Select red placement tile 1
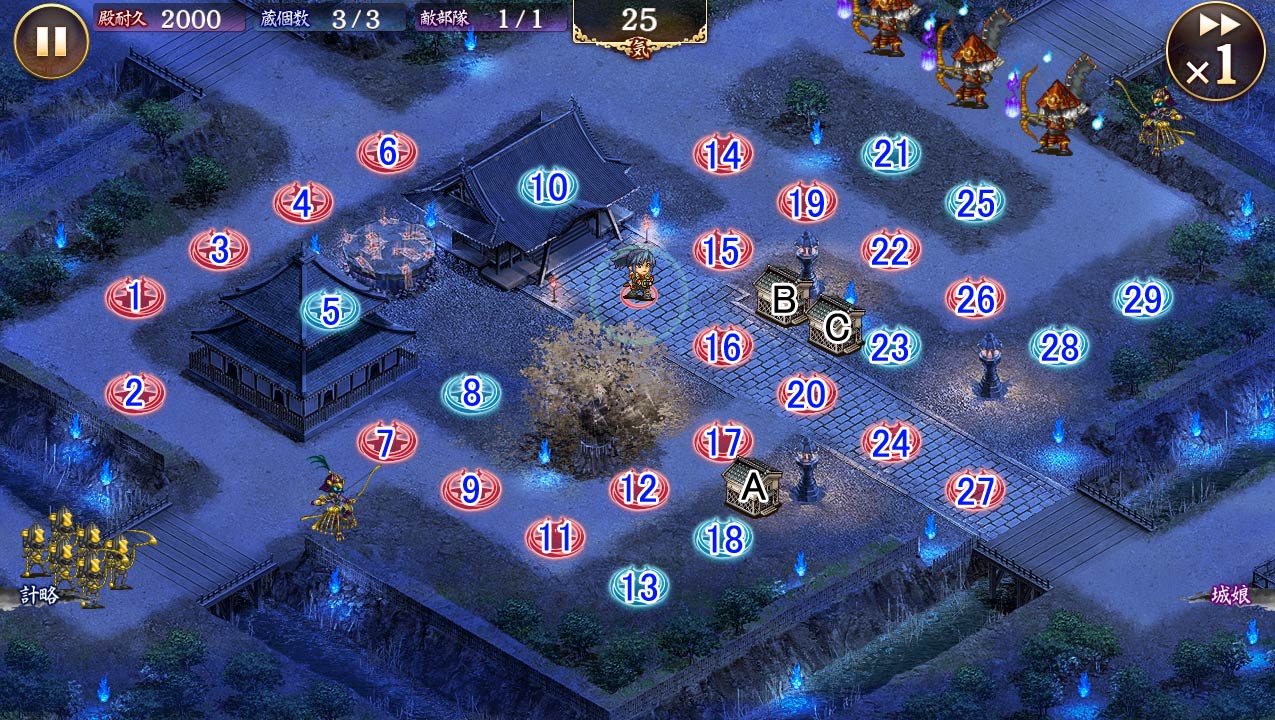 tap(135, 297)
